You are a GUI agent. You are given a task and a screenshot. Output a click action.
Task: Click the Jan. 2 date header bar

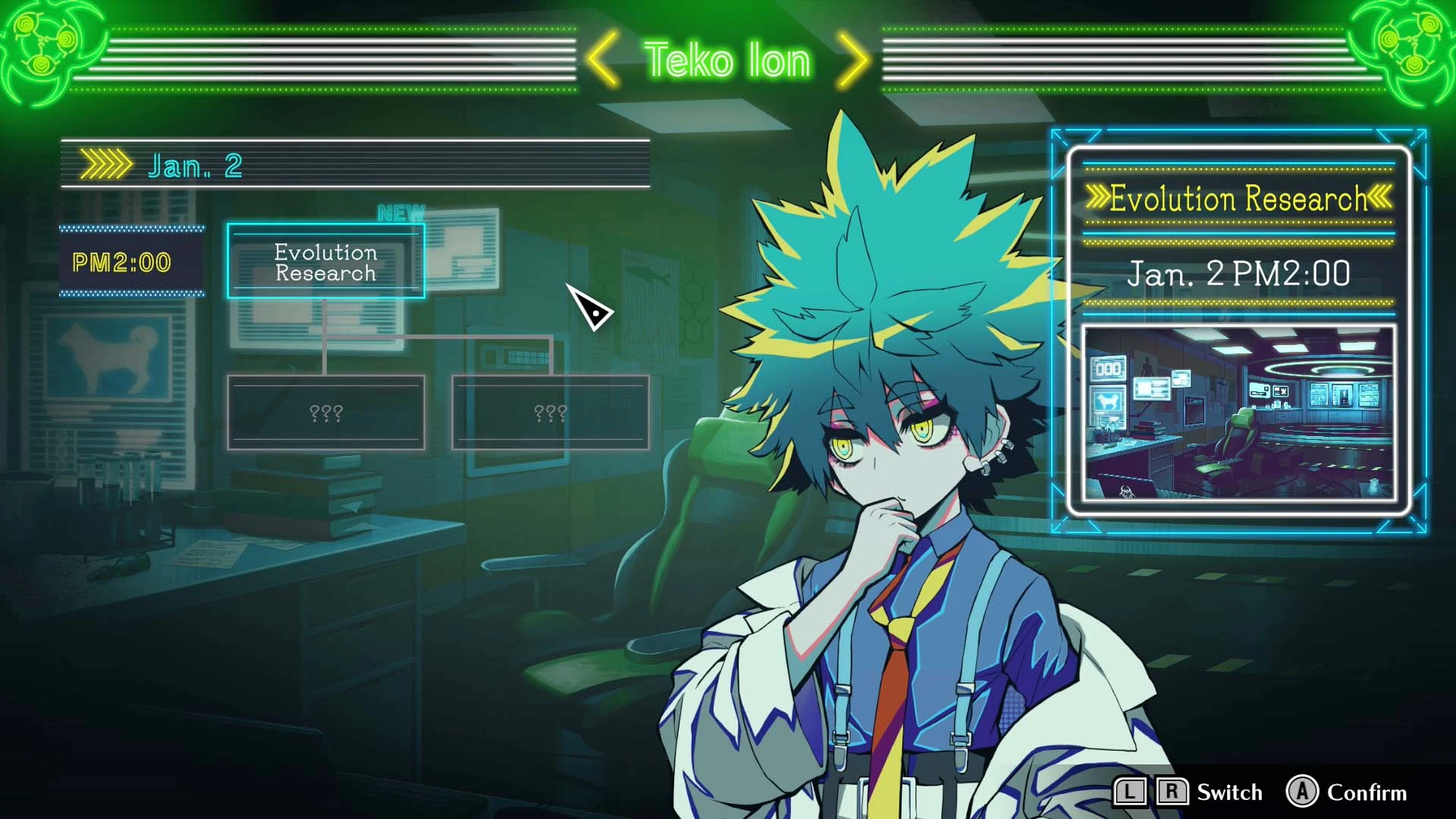point(356,165)
